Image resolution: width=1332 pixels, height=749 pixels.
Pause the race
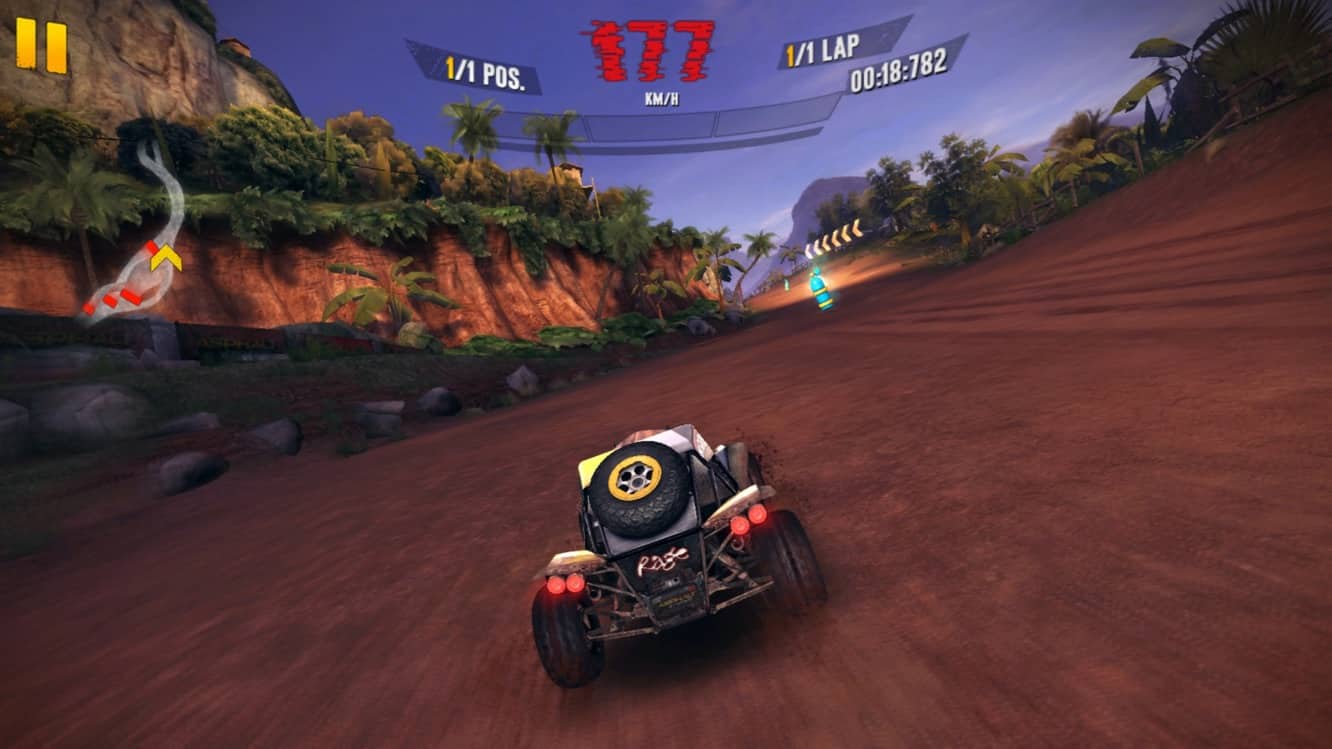(40, 42)
